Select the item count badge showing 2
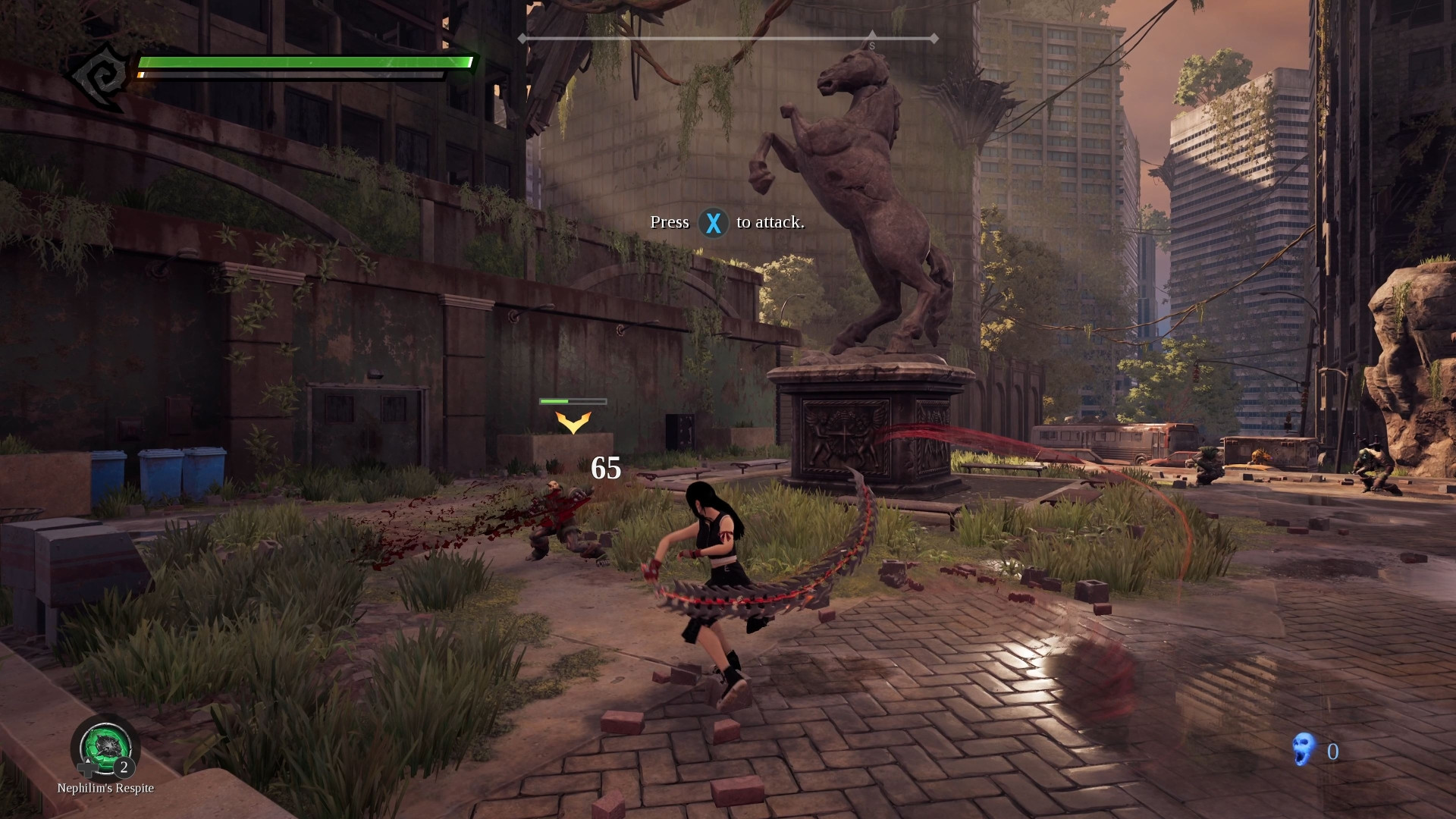 124,768
